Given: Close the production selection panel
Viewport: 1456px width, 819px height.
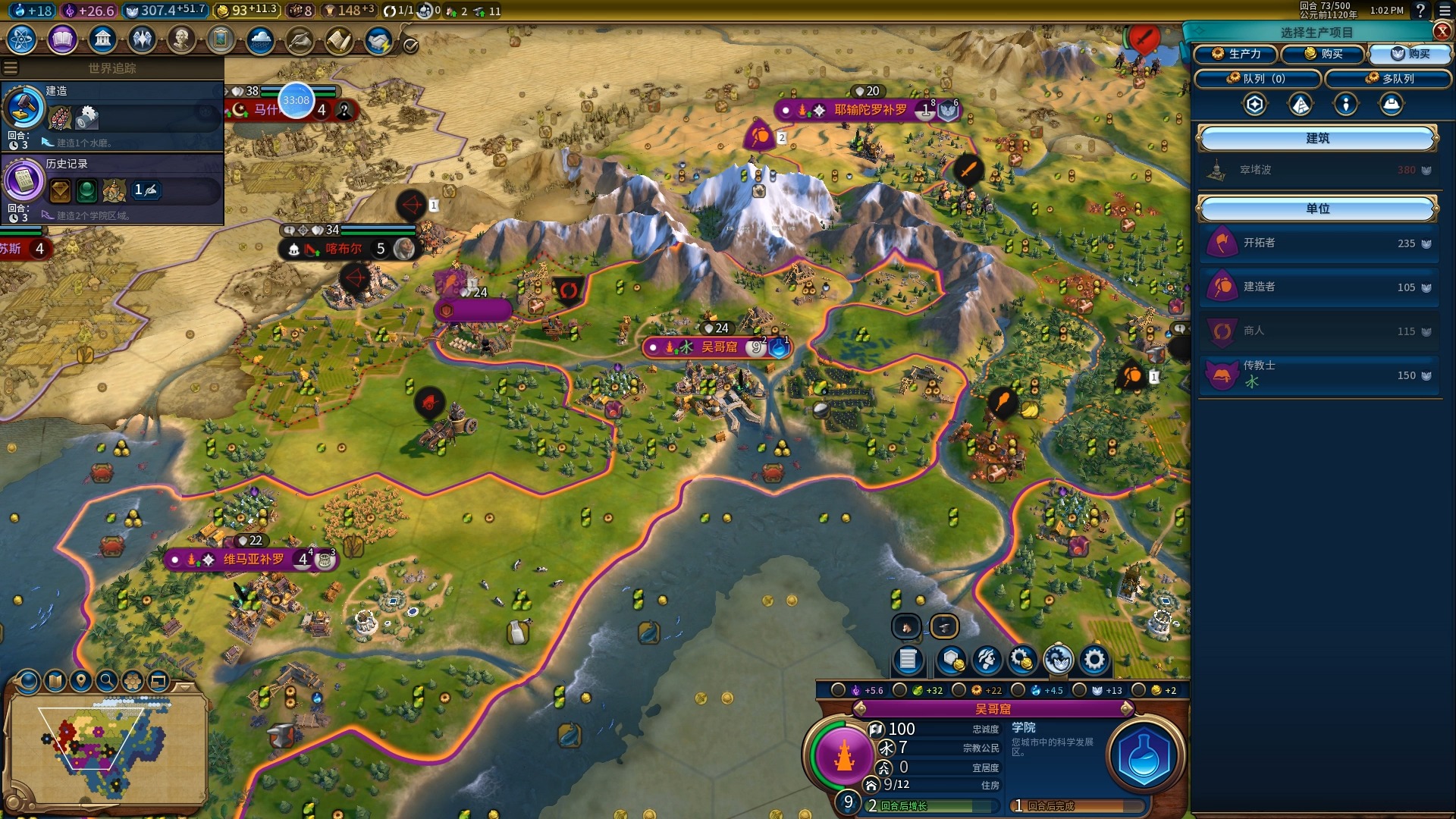Looking at the screenshot, I should (1442, 31).
